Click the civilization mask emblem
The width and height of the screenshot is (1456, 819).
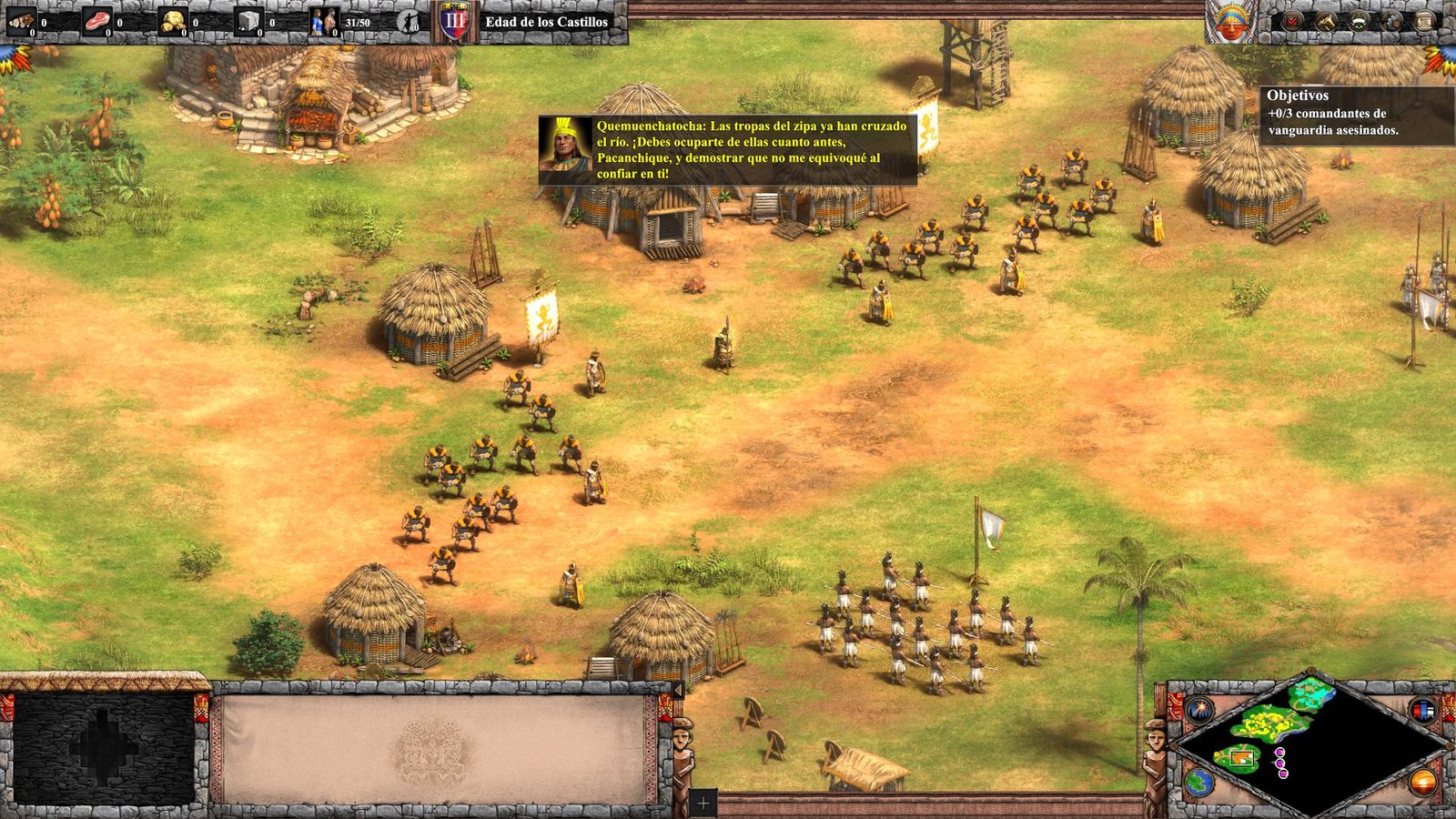pyautogui.click(x=1230, y=22)
